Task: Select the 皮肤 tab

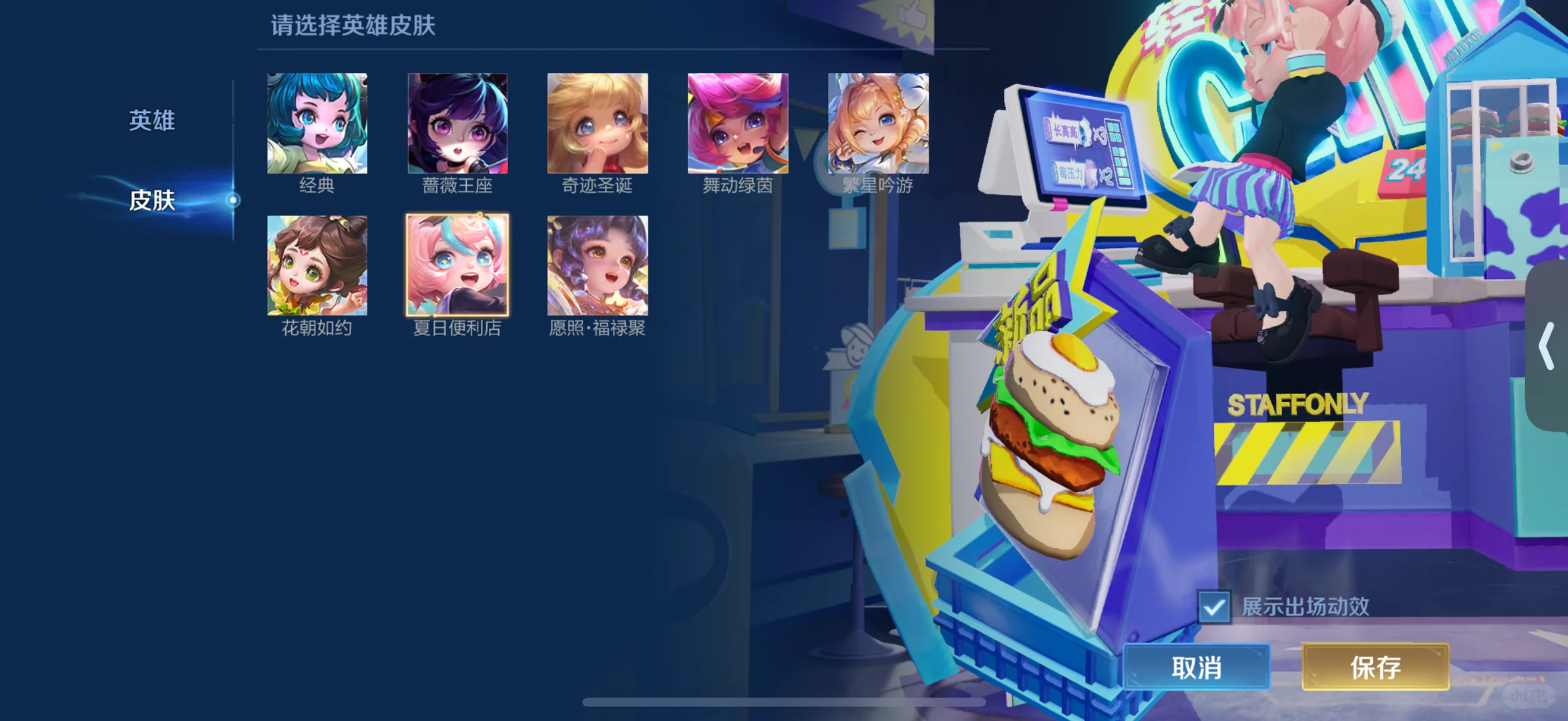Action: 152,200
